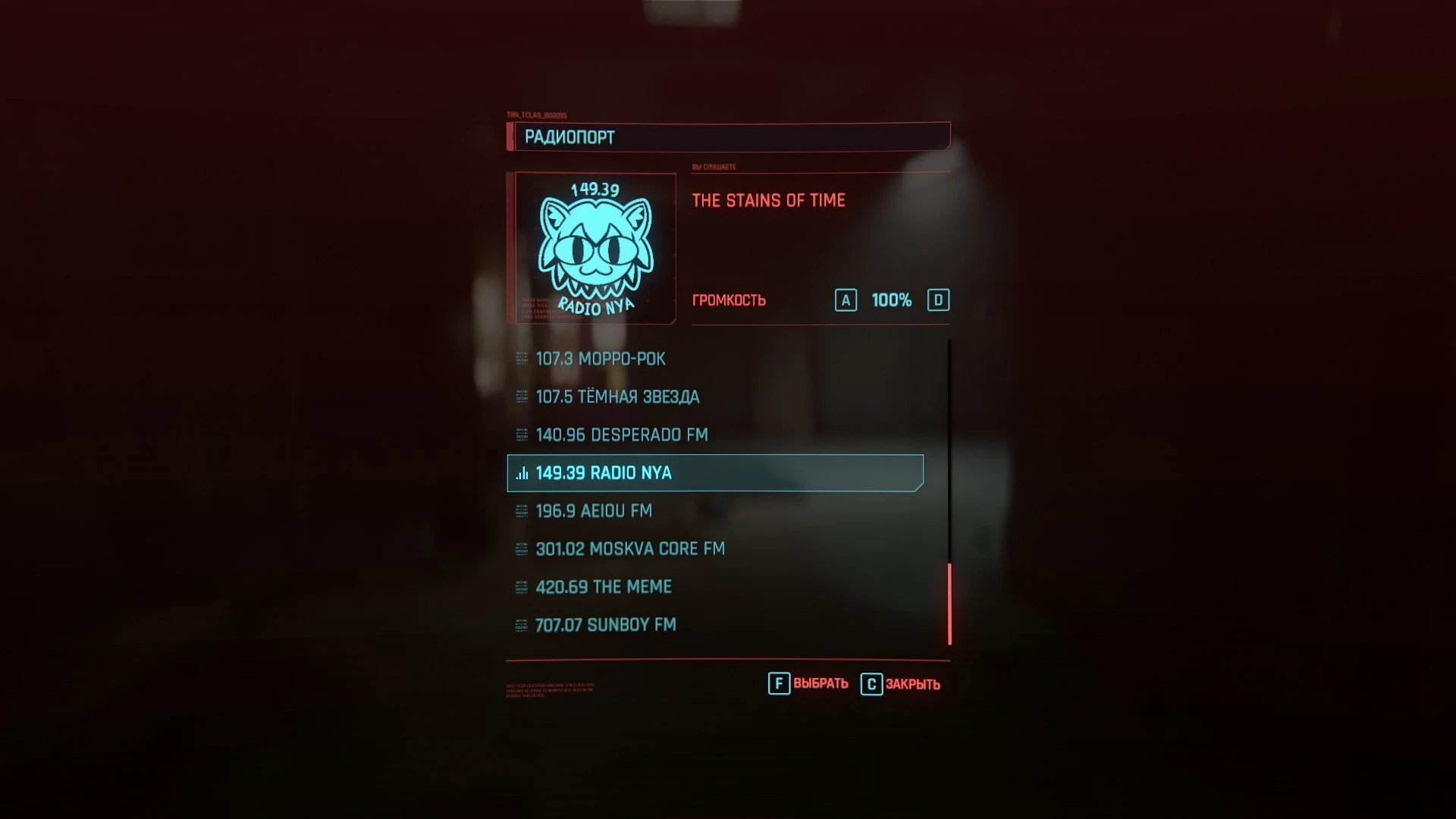Click the station glyph beside 707.07 SUNBOY FM
This screenshot has width=1456, height=819.
click(x=521, y=625)
